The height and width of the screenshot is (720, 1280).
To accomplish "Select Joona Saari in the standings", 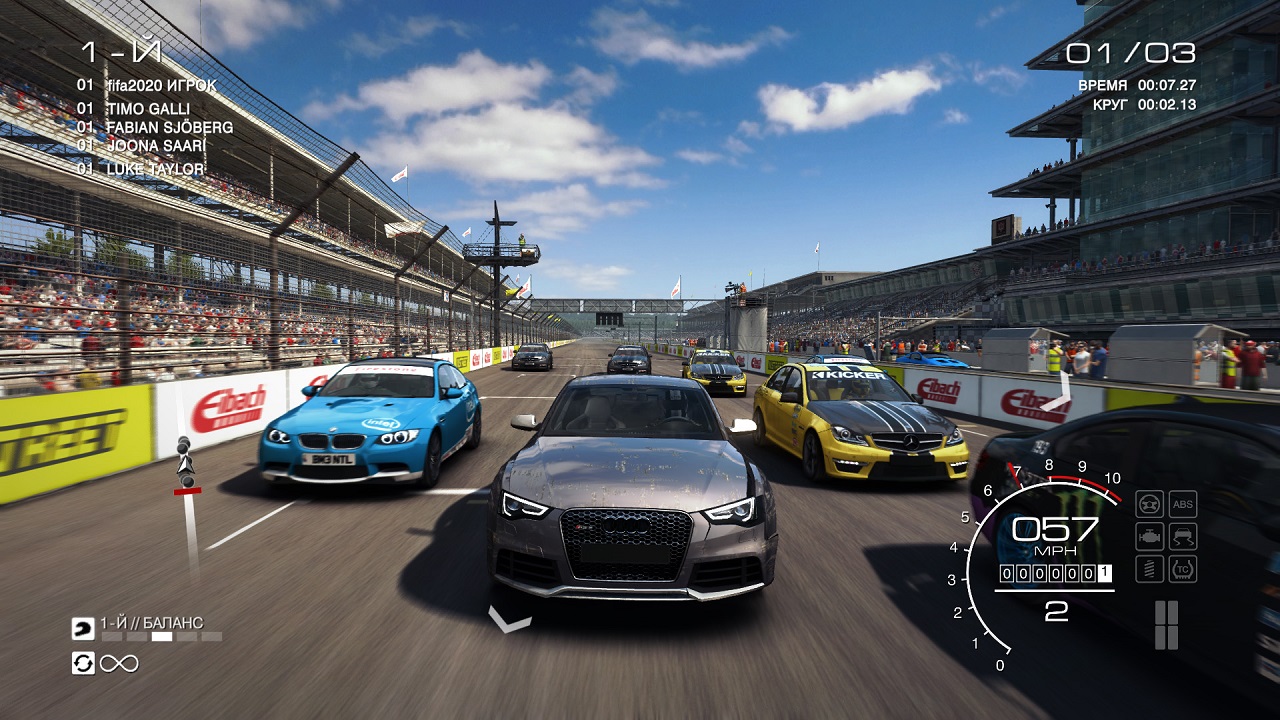I will coord(141,146).
